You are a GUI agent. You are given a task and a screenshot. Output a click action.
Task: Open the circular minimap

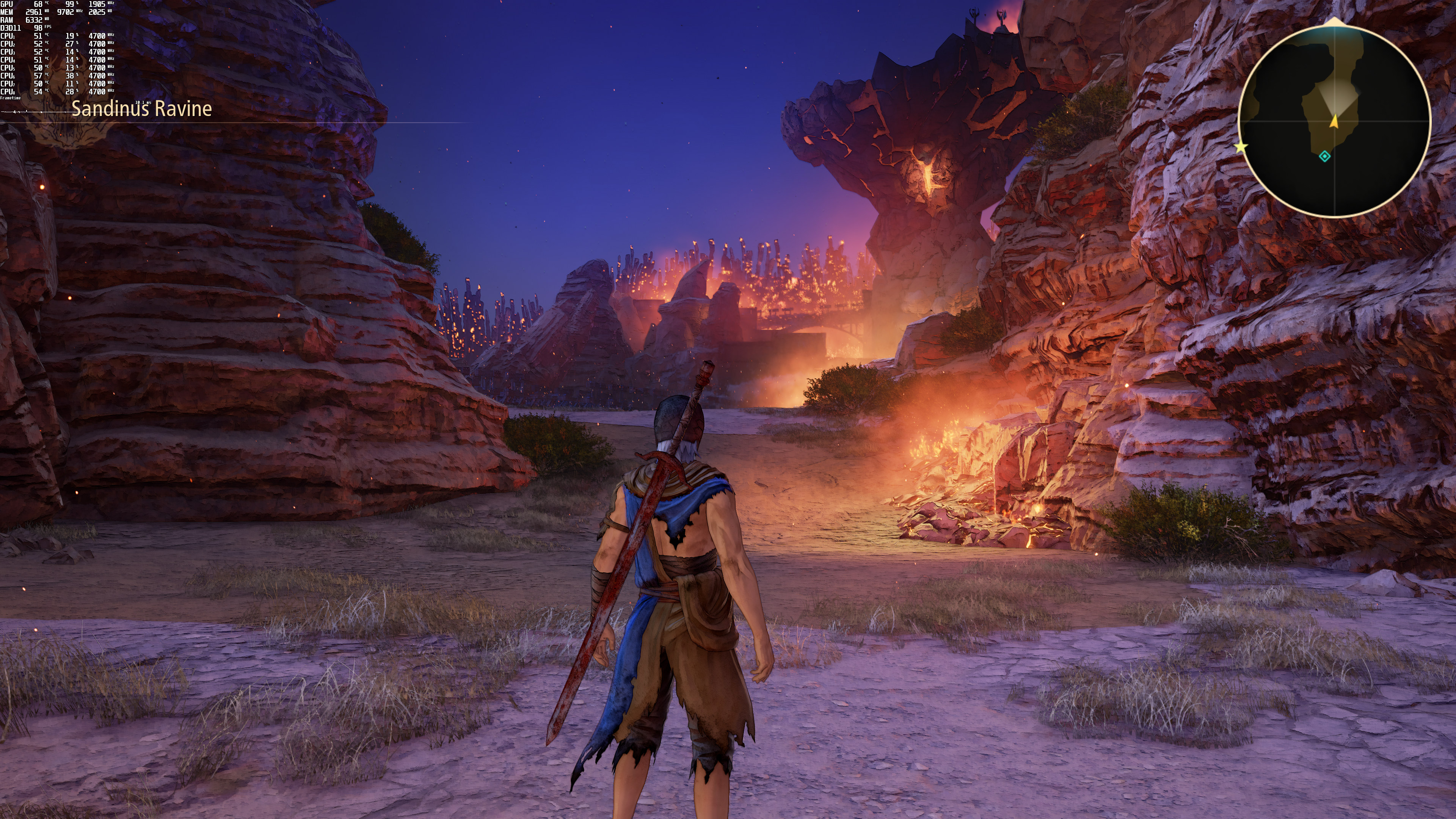pos(1335,121)
